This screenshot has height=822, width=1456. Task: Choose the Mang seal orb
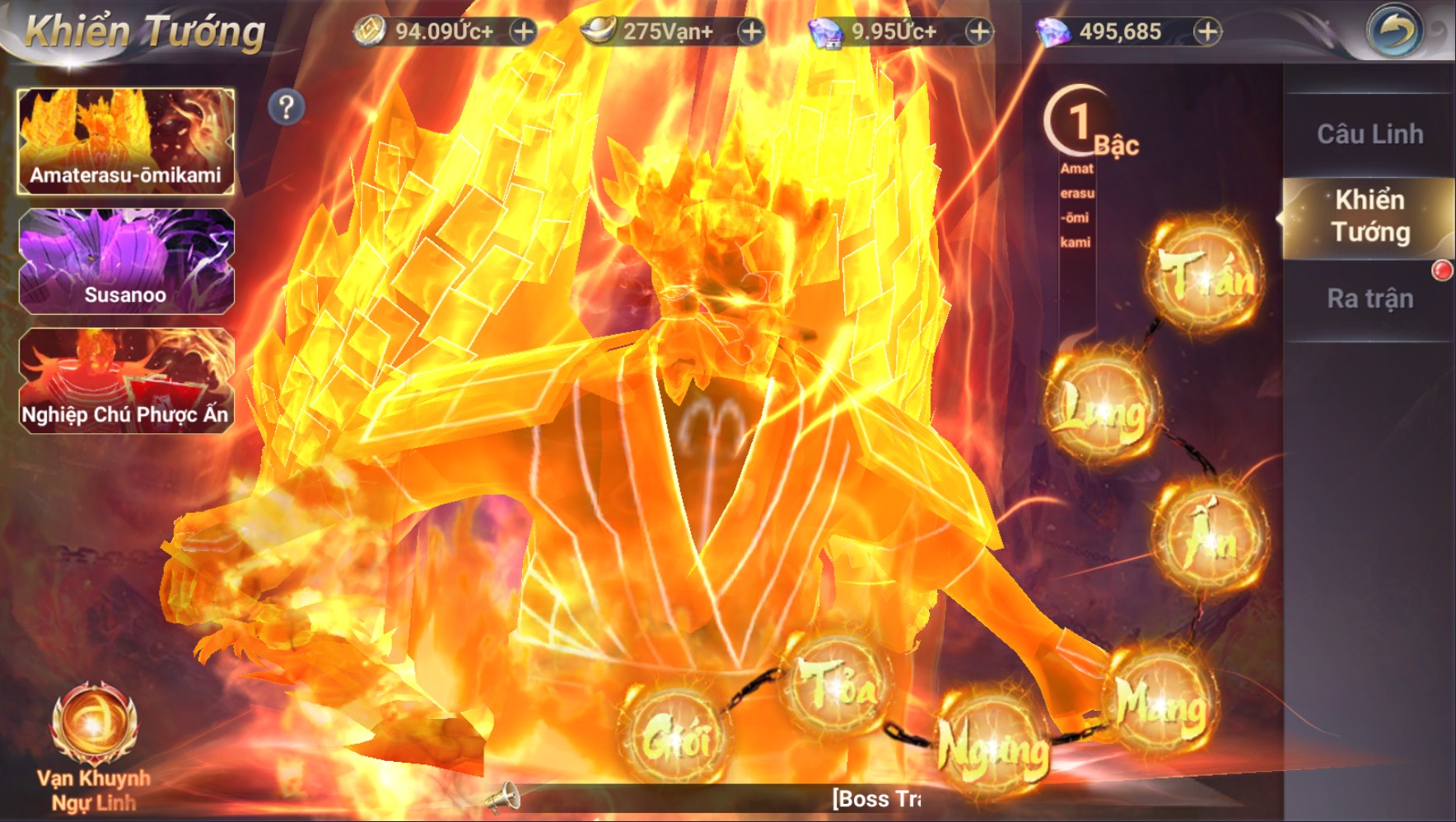point(1161,703)
